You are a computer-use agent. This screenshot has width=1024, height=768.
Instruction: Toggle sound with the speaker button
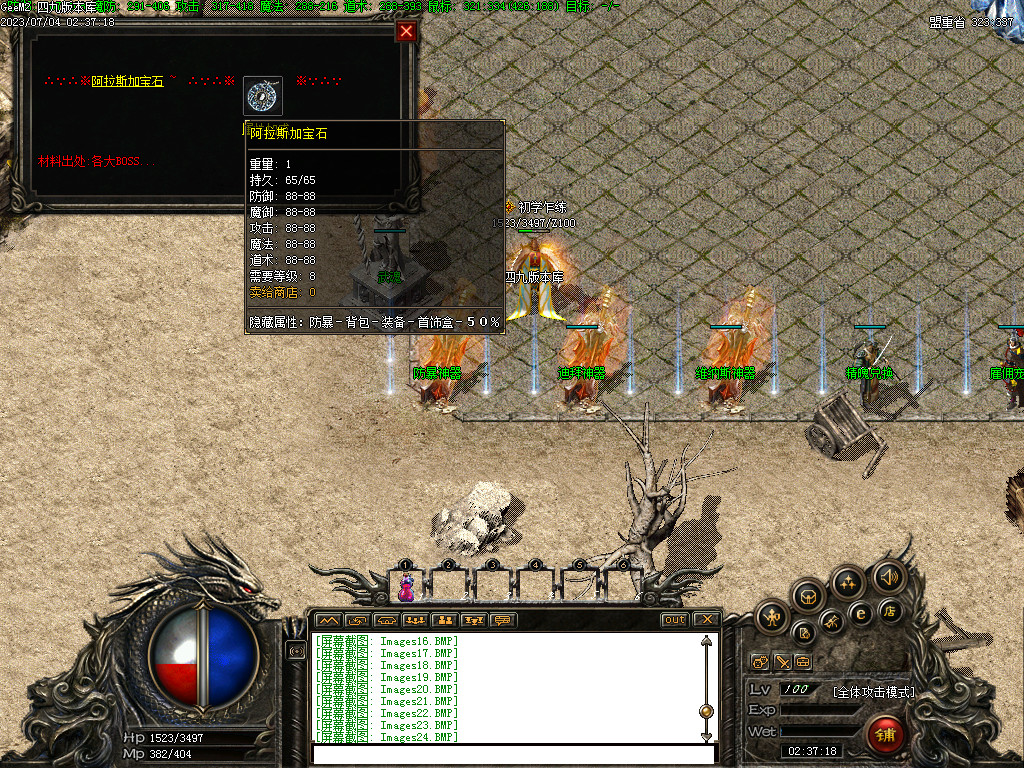(x=887, y=576)
